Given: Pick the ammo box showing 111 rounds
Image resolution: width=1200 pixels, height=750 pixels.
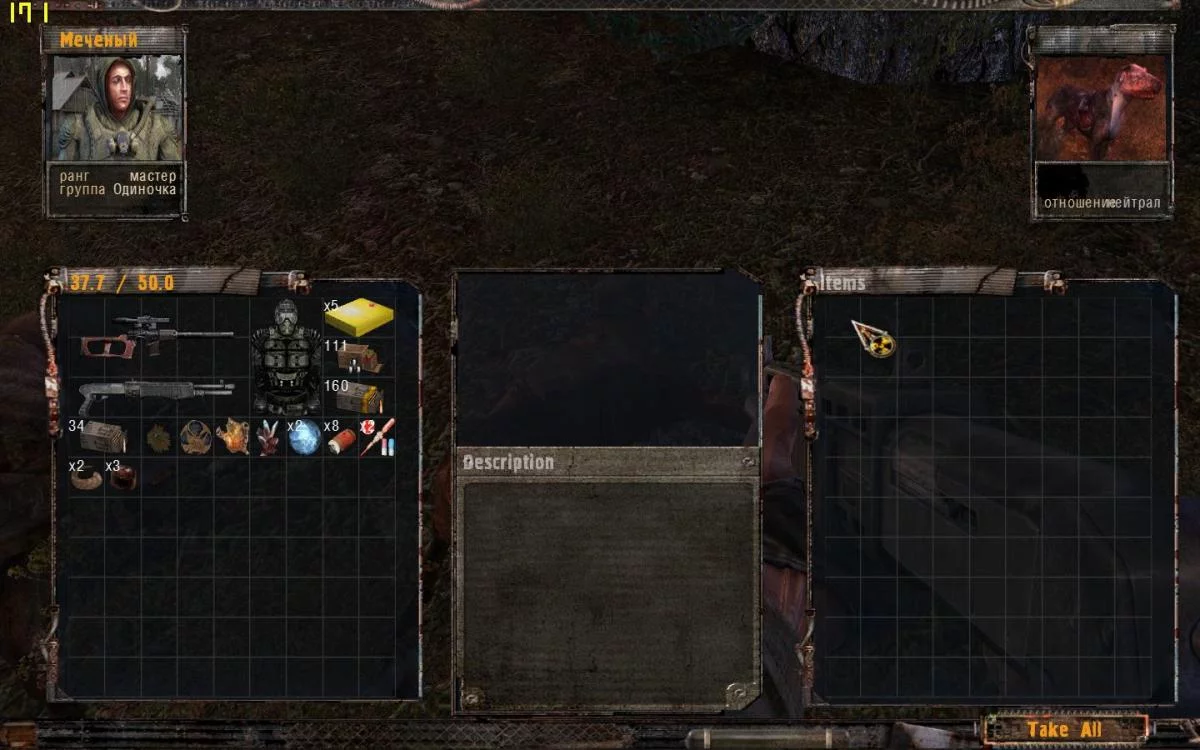Looking at the screenshot, I should (x=357, y=357).
